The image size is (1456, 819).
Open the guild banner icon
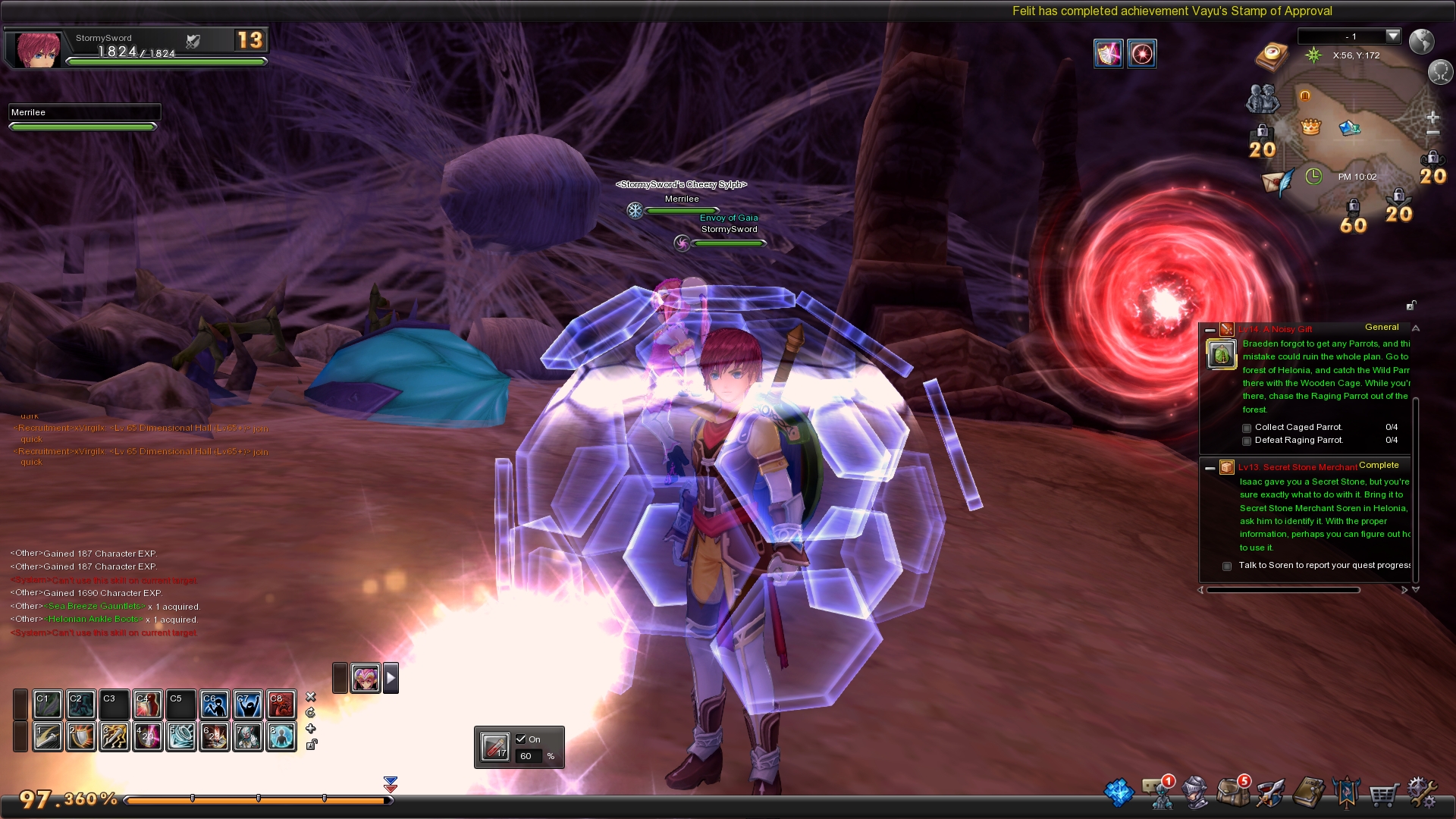point(1346,792)
